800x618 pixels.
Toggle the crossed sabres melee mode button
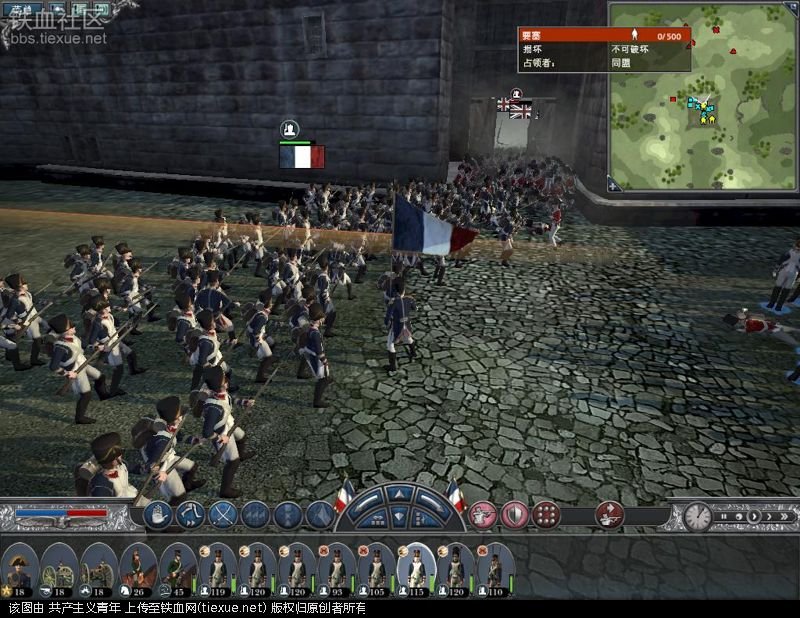pos(222,515)
